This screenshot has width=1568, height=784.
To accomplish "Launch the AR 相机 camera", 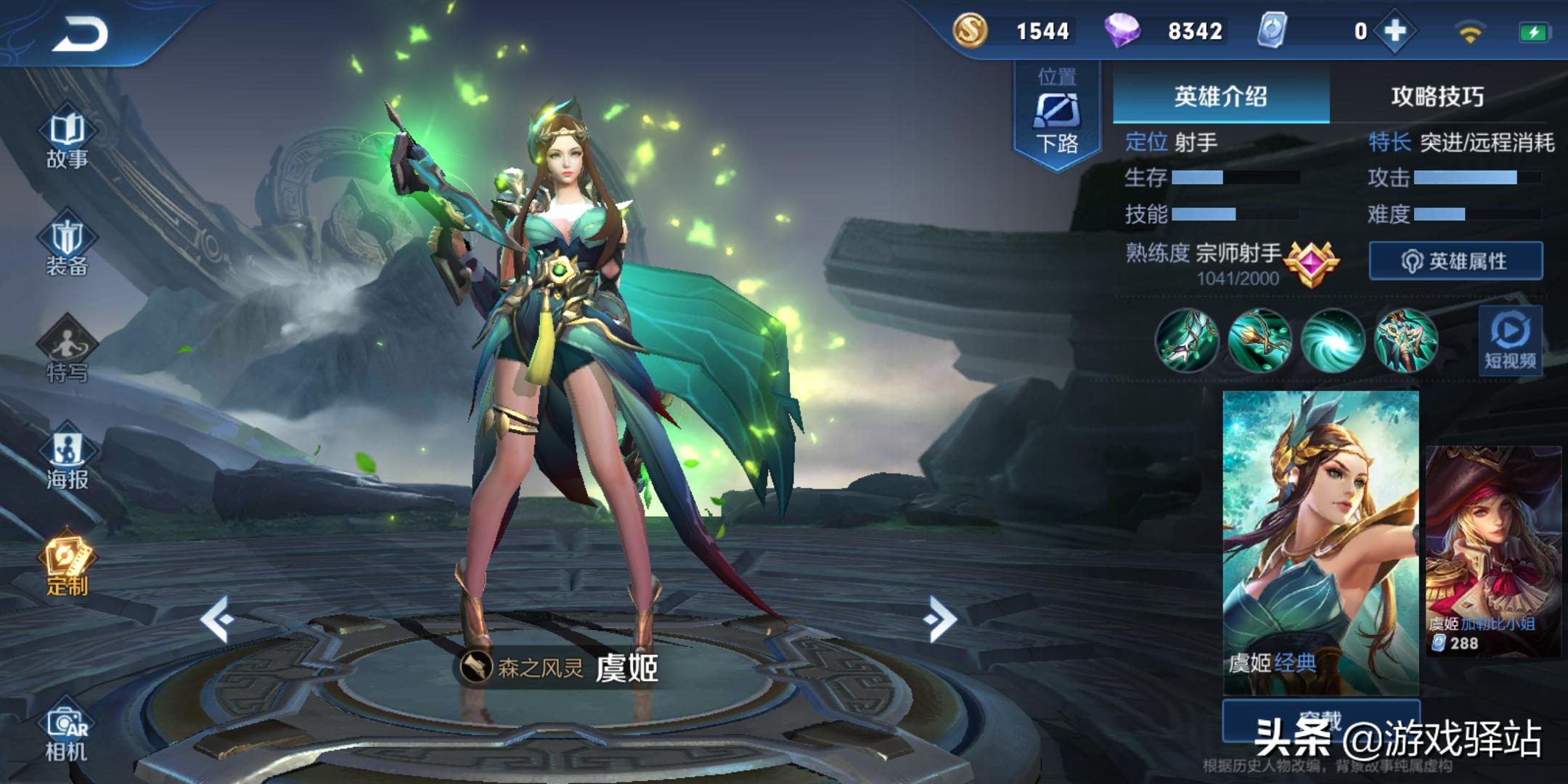I will (67, 733).
